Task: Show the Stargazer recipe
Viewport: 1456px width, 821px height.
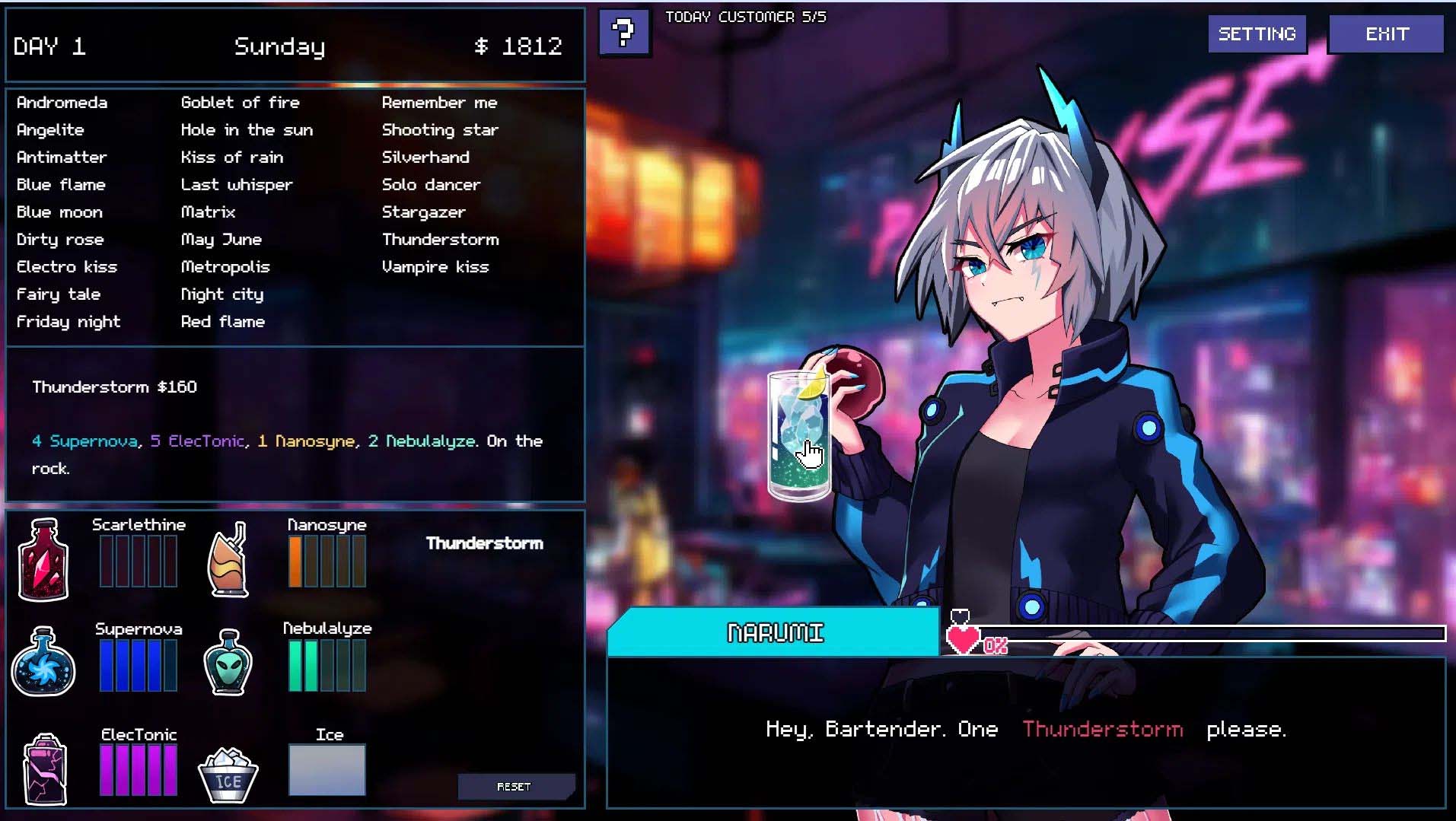Action: click(x=423, y=212)
